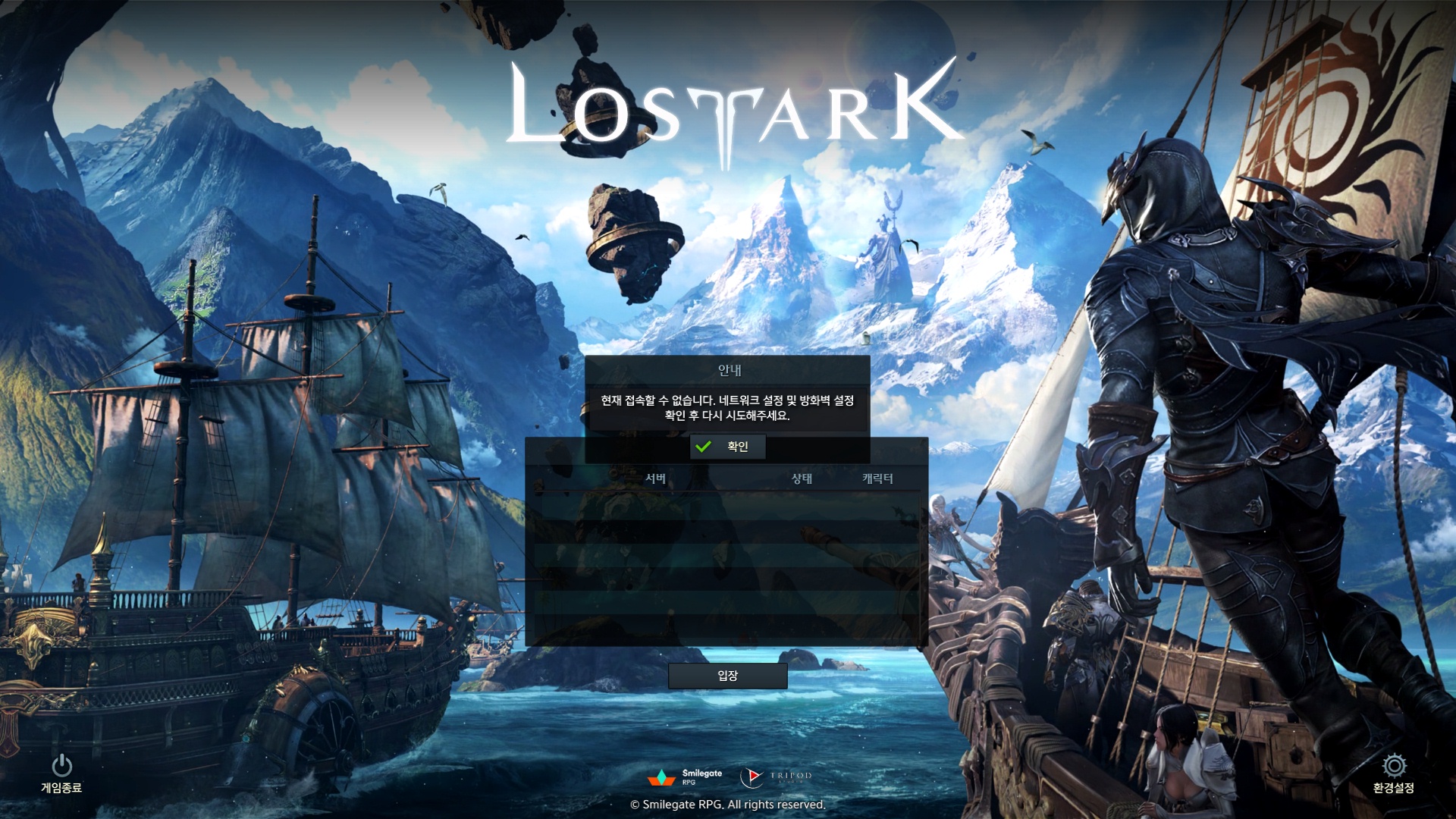Screen dimensions: 1456x819
Task: Open 환경설정 settings gear
Action: 1393,773
